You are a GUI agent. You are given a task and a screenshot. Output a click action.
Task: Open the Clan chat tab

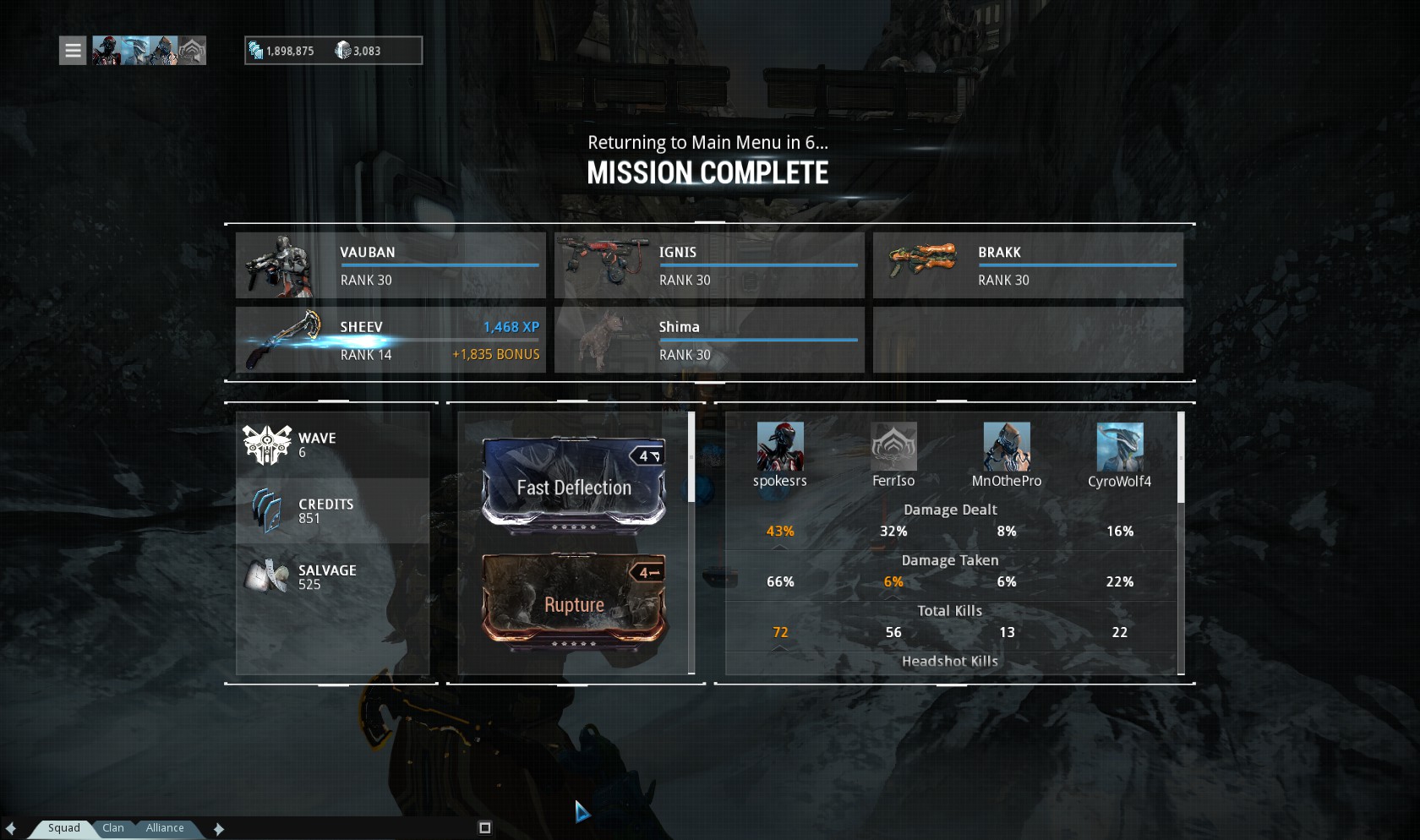click(x=113, y=828)
